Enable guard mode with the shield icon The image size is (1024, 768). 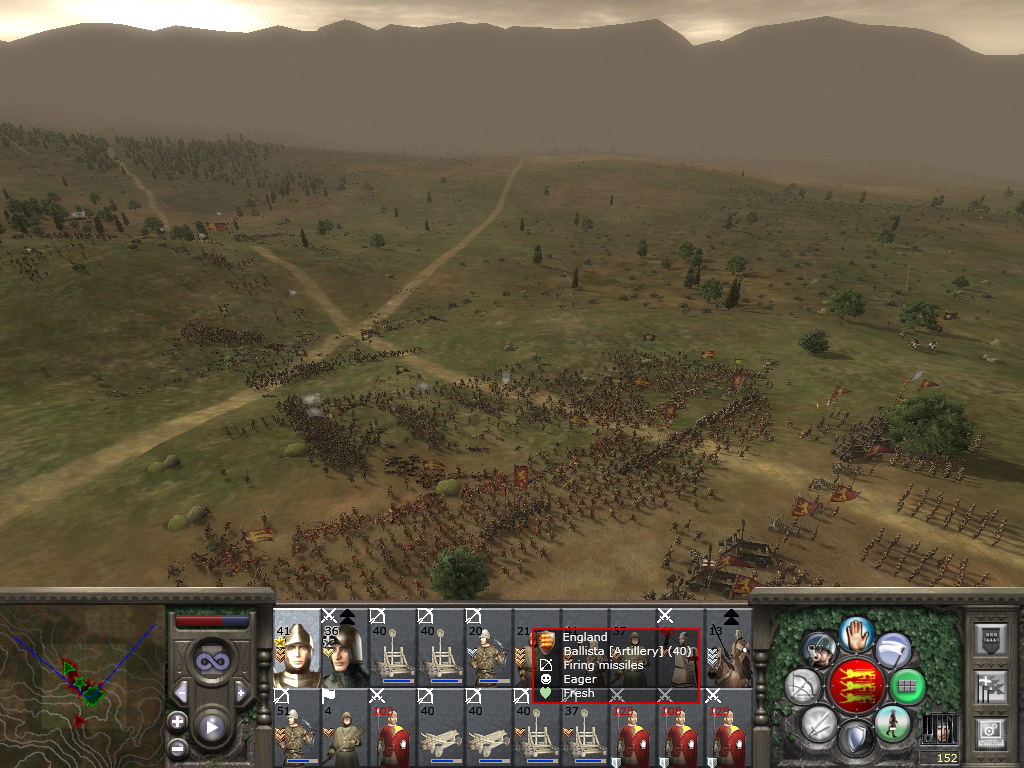click(x=854, y=740)
